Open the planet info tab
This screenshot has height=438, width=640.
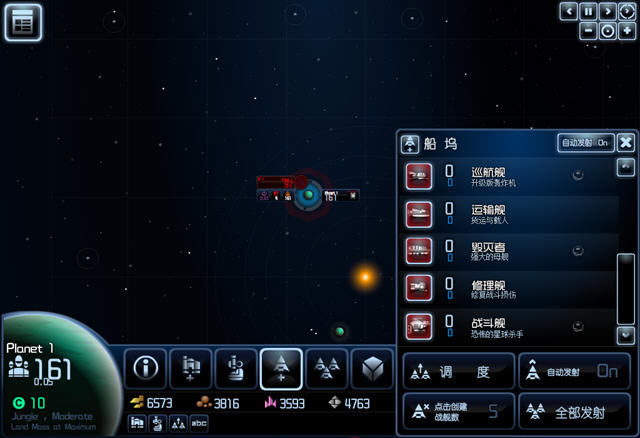pyautogui.click(x=147, y=369)
